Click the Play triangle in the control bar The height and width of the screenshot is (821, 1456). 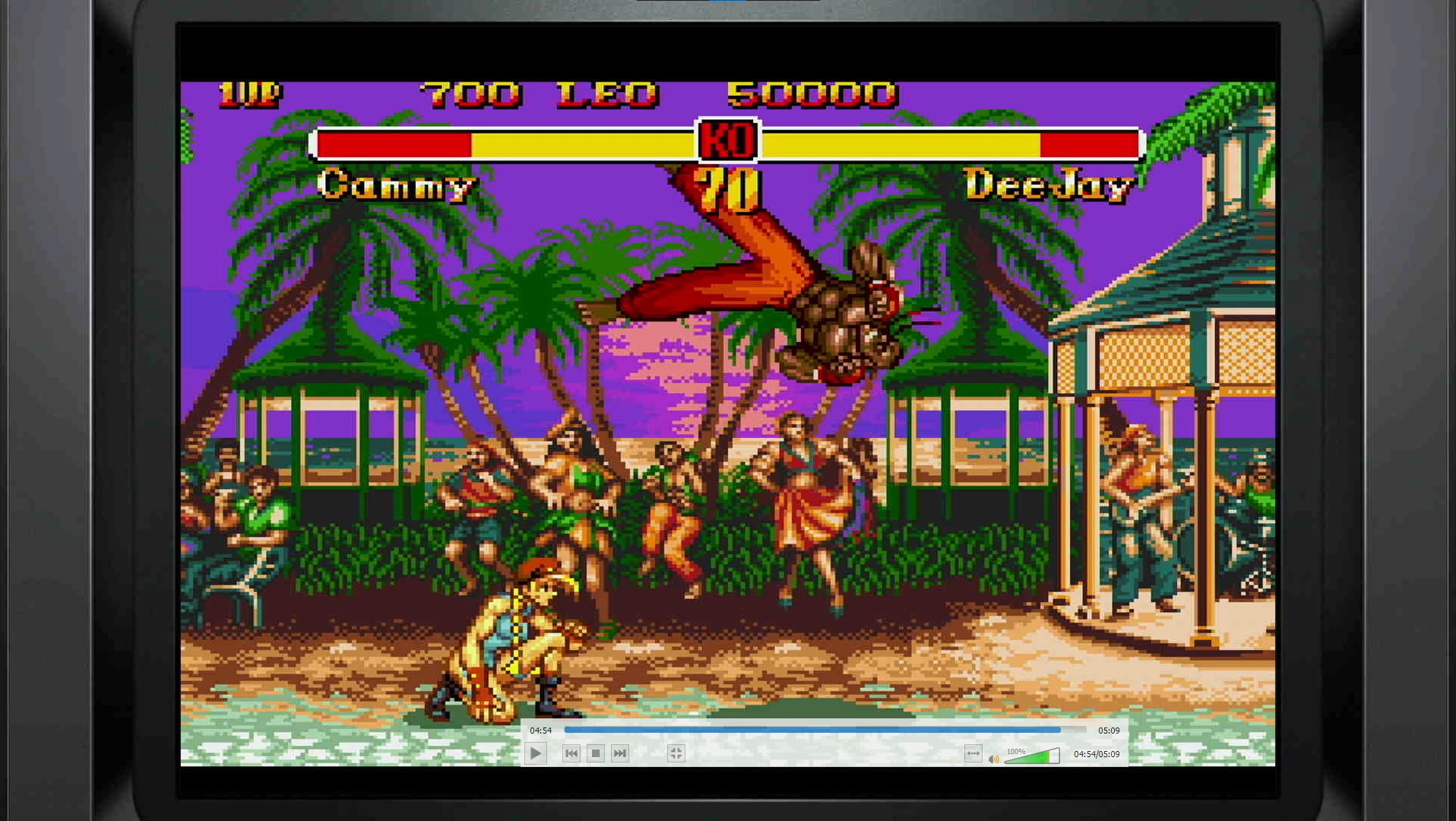pyautogui.click(x=536, y=753)
